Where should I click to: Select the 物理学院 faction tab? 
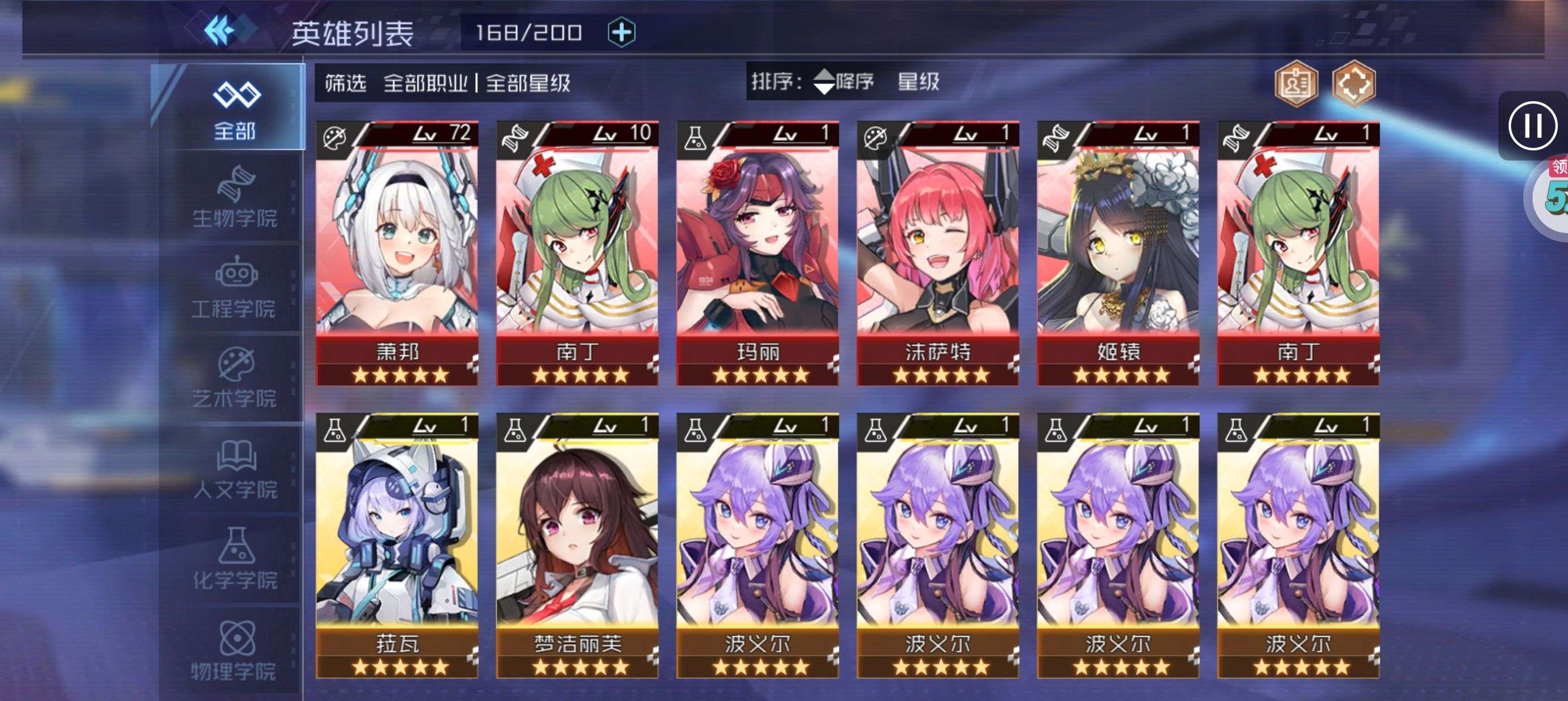pyautogui.click(x=234, y=650)
